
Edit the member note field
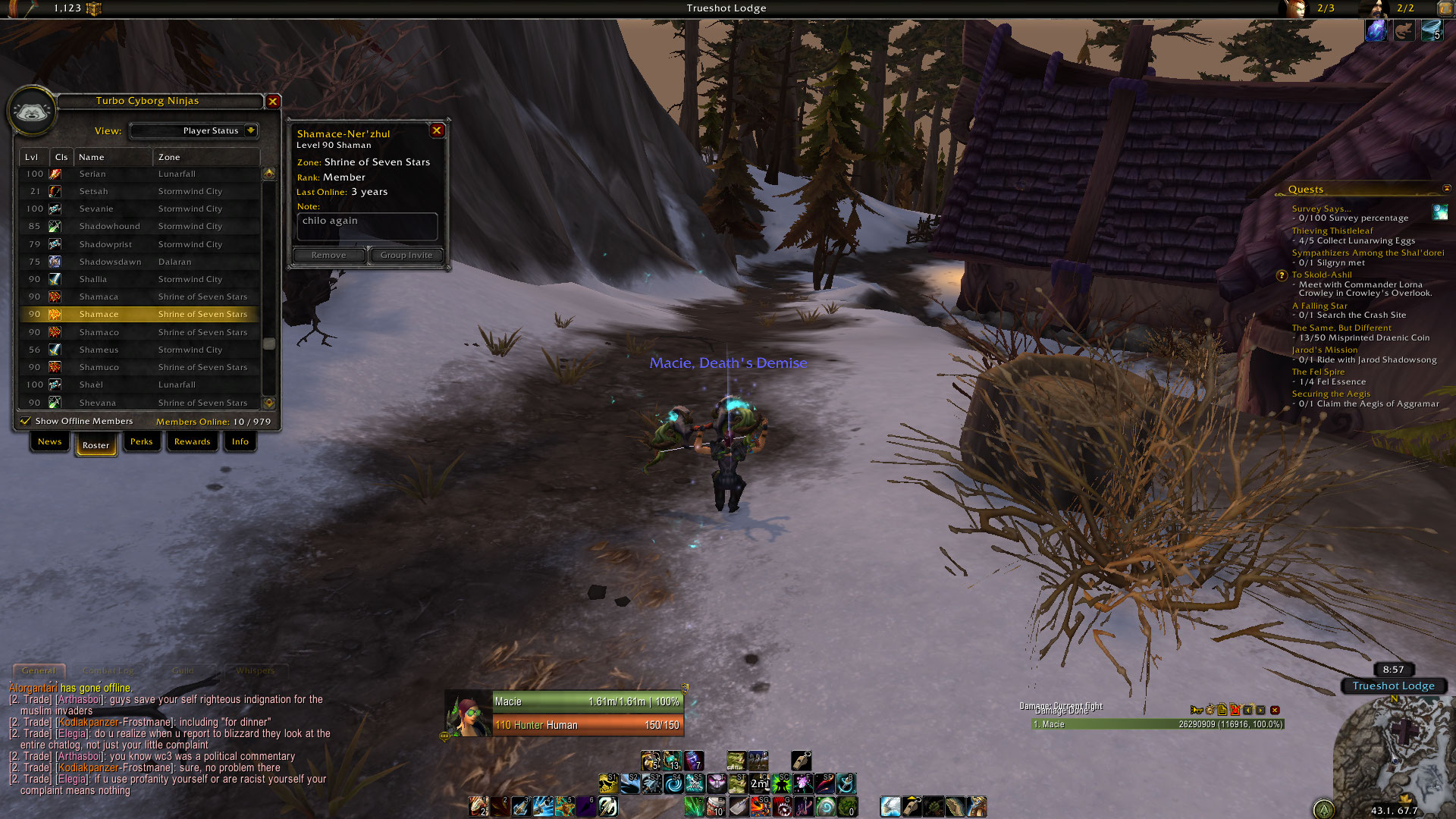pyautogui.click(x=367, y=226)
